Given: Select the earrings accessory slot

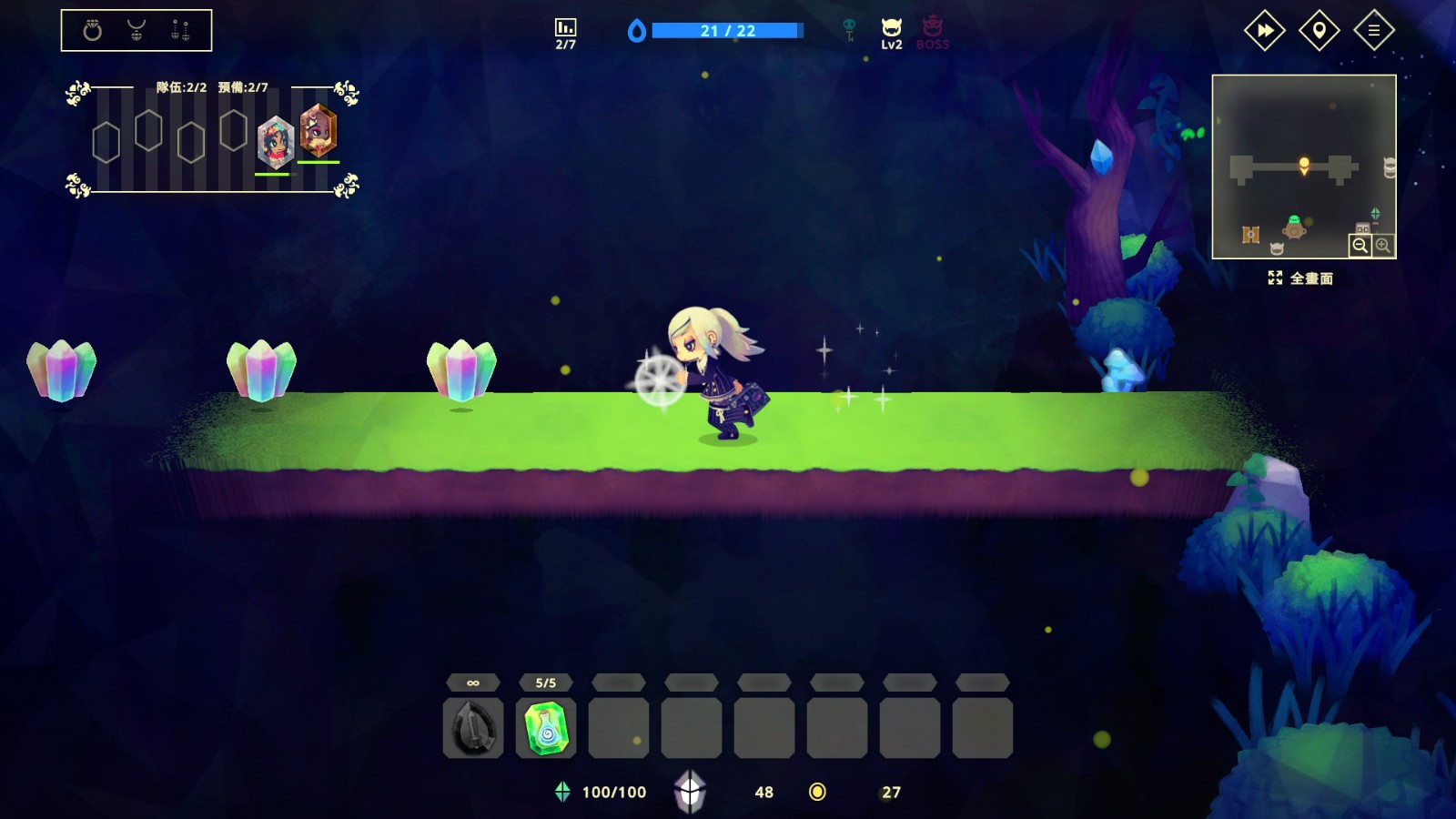Looking at the screenshot, I should 180,31.
